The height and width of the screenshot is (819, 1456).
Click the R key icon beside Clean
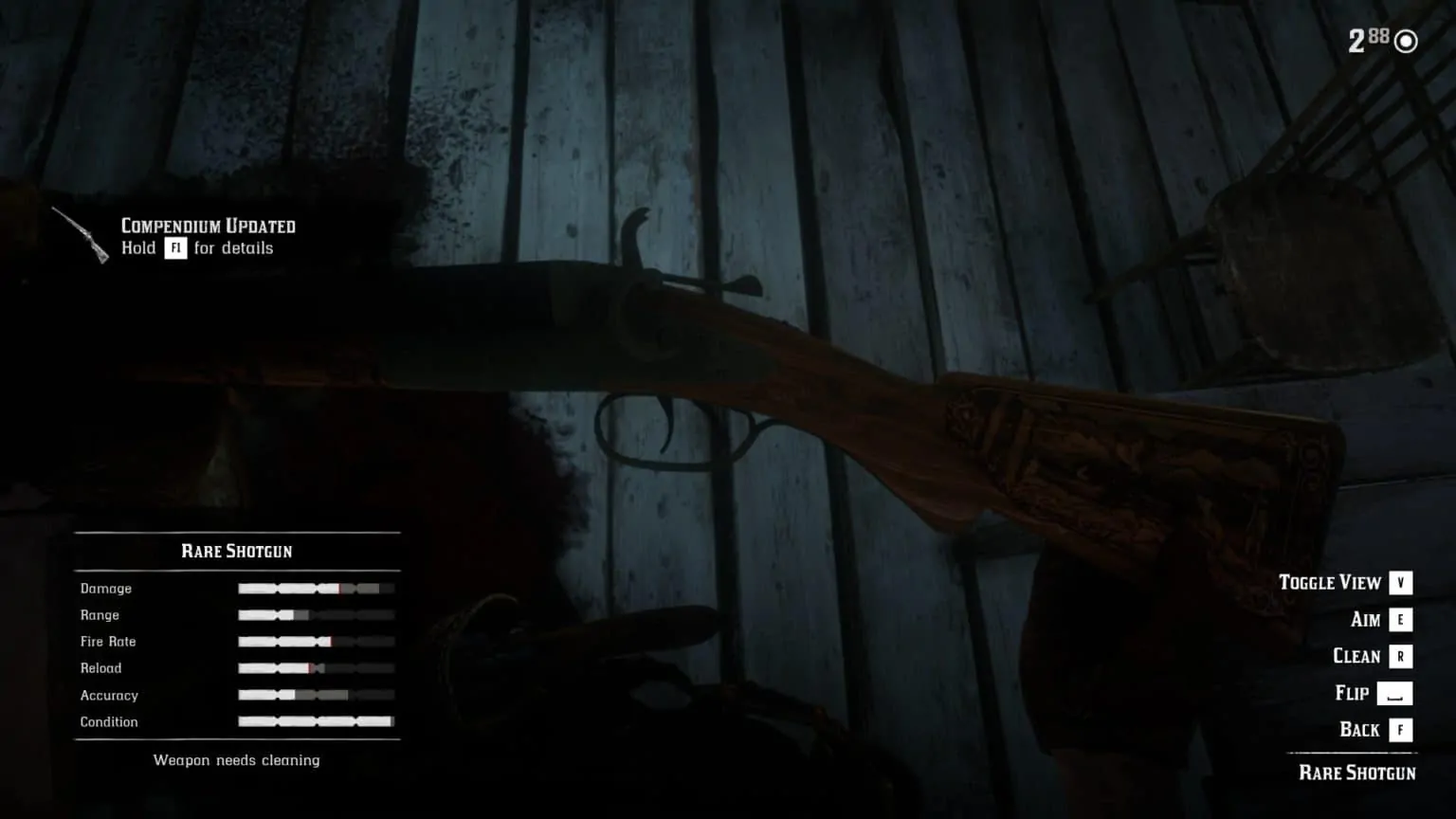1400,655
